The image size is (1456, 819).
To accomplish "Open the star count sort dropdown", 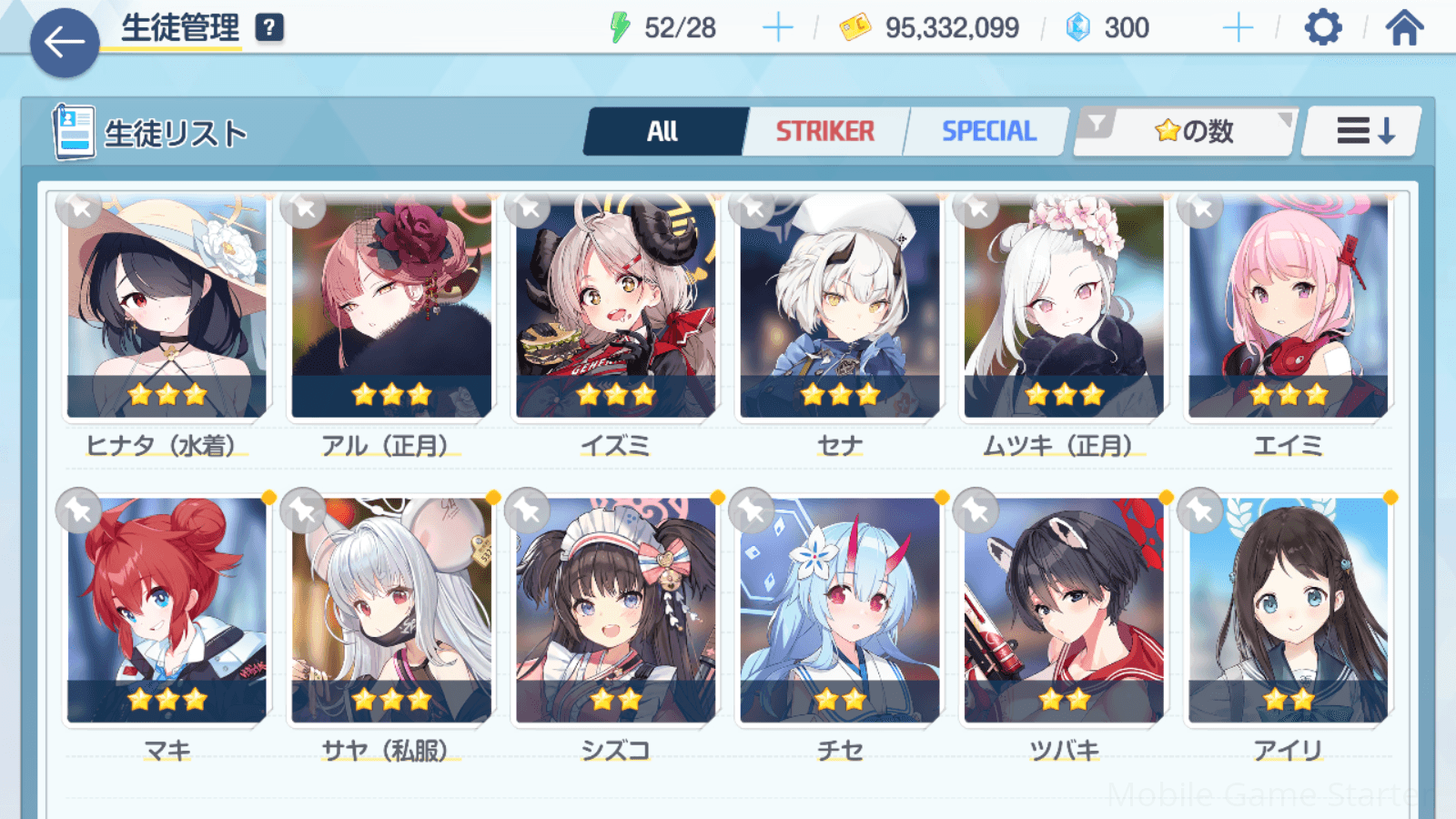I will pyautogui.click(x=1192, y=132).
